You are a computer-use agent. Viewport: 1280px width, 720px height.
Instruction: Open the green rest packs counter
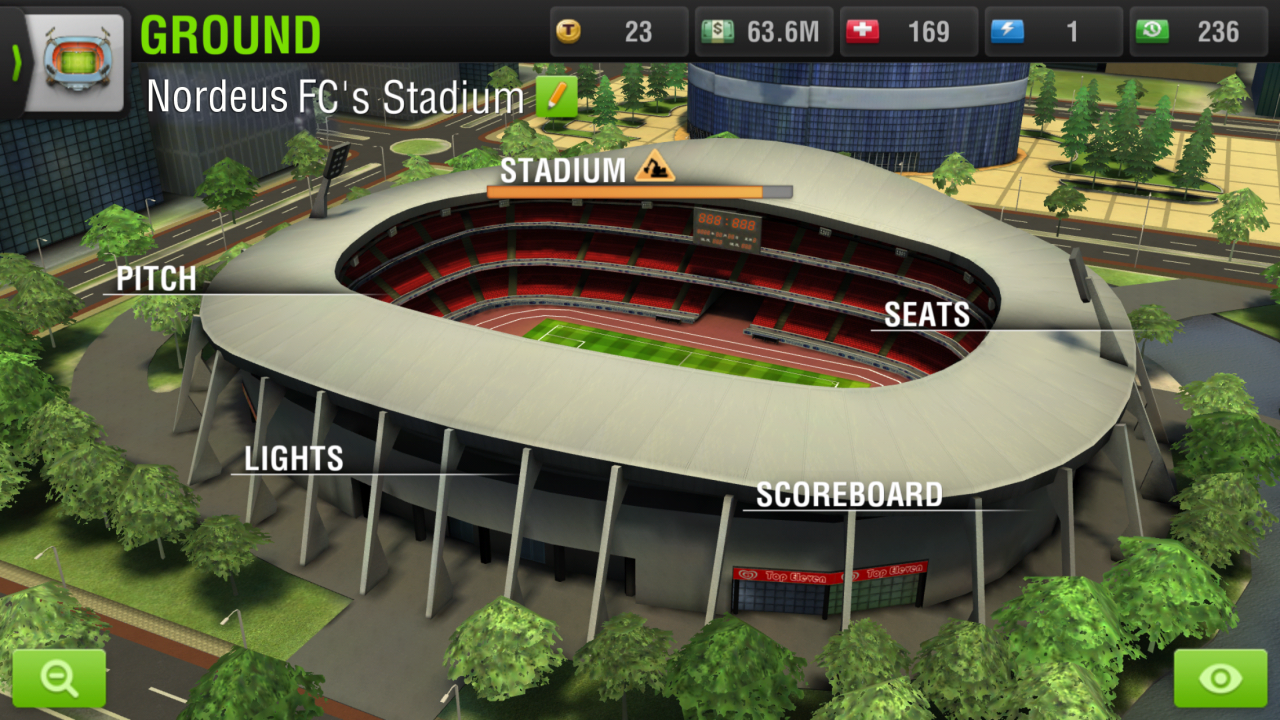click(1196, 32)
